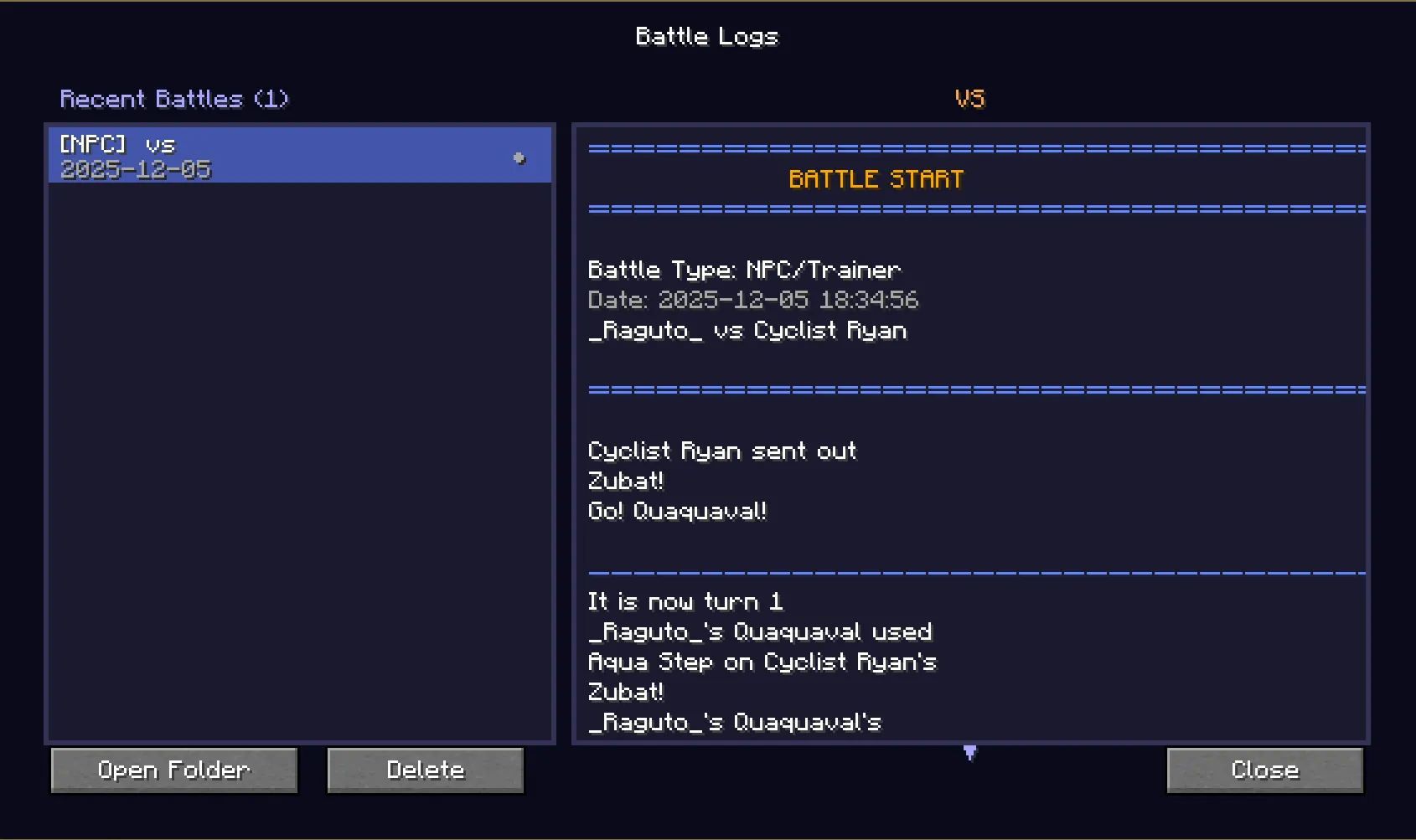Click the Battle Logs title at the top
Viewport: 1416px width, 840px height.
(x=706, y=36)
